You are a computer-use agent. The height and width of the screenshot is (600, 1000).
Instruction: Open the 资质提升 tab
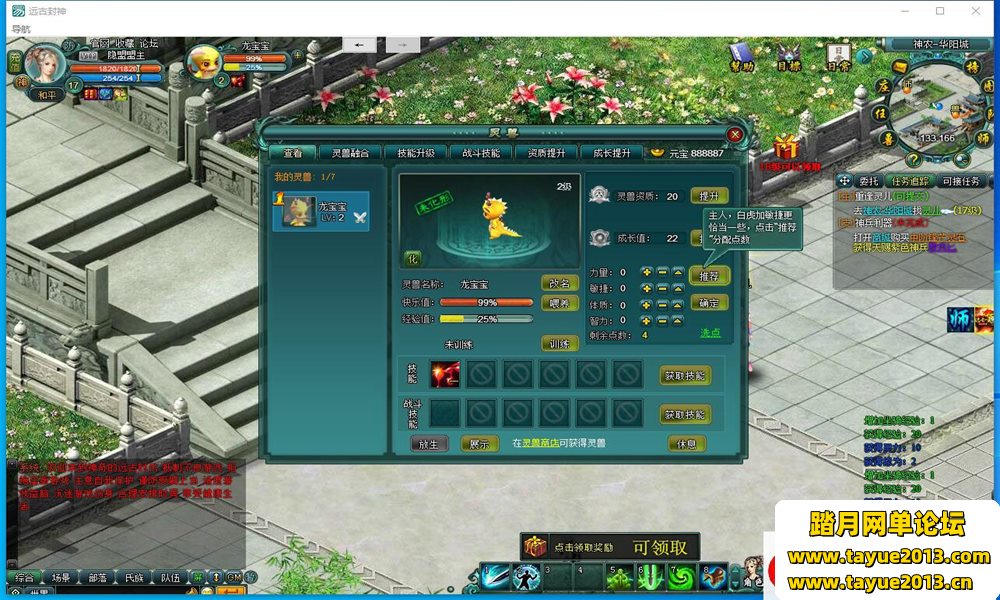(546, 153)
